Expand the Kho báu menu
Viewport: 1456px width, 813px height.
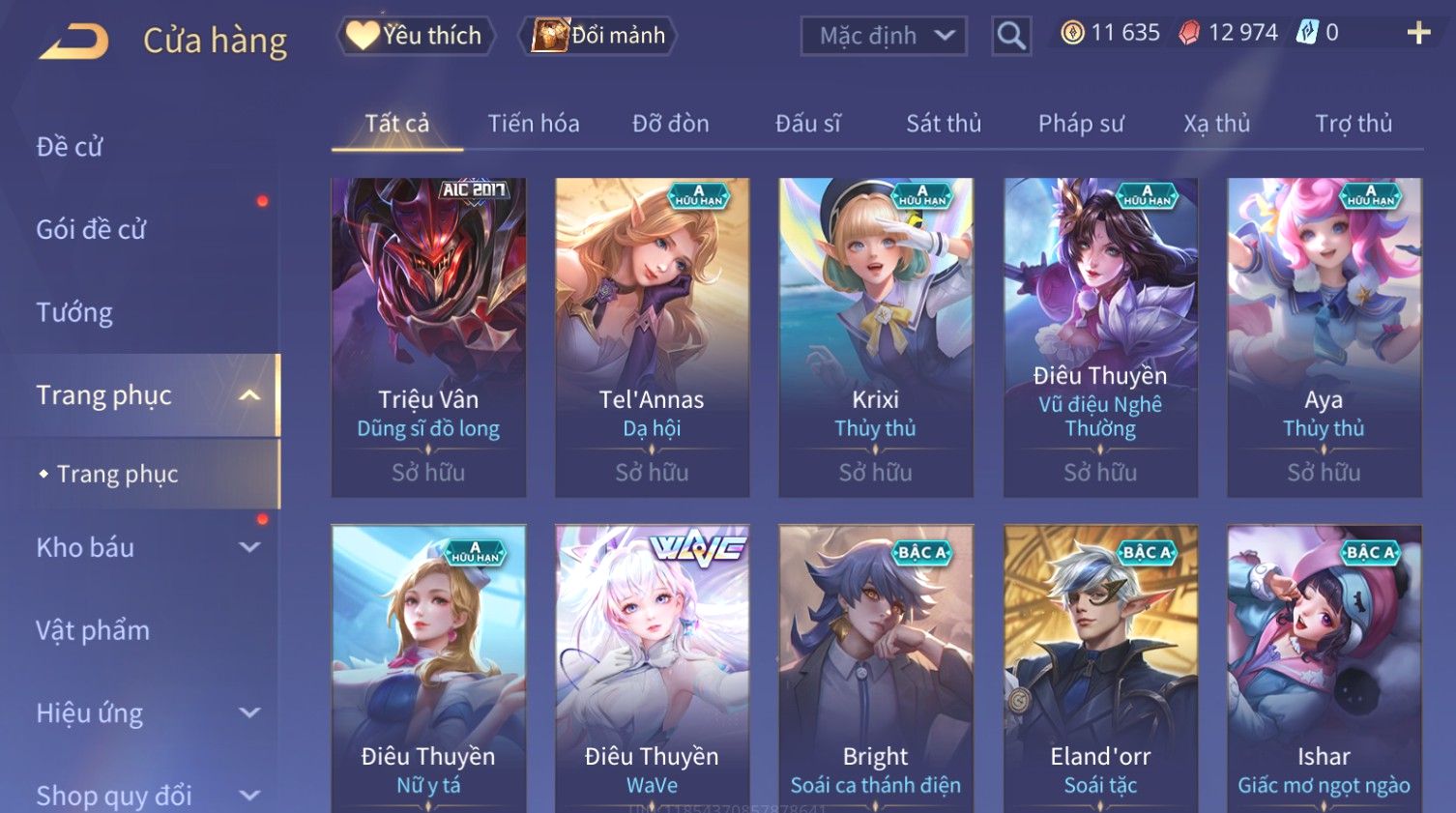(x=145, y=547)
